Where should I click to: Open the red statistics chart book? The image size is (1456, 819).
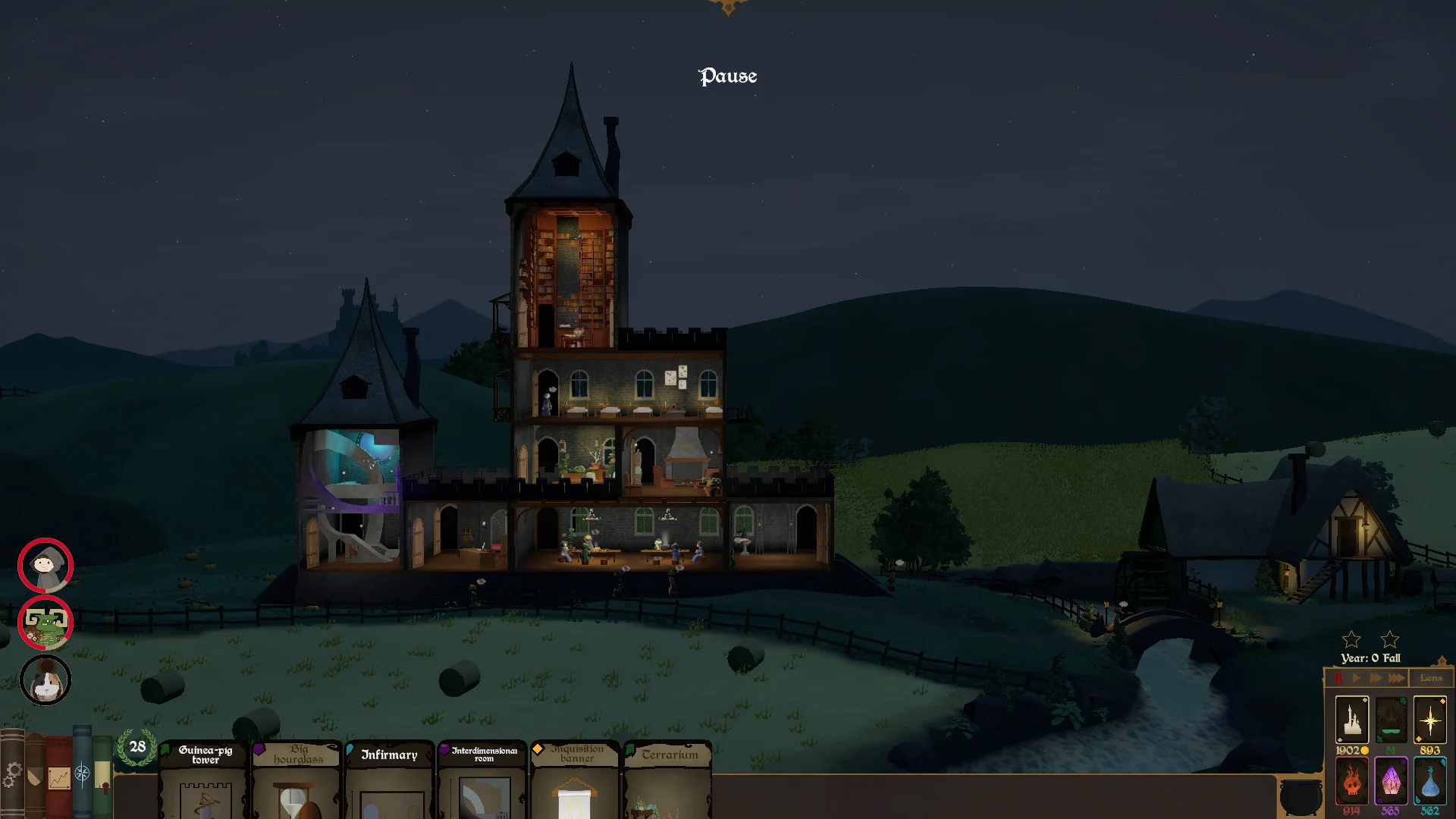pyautogui.click(x=59, y=778)
